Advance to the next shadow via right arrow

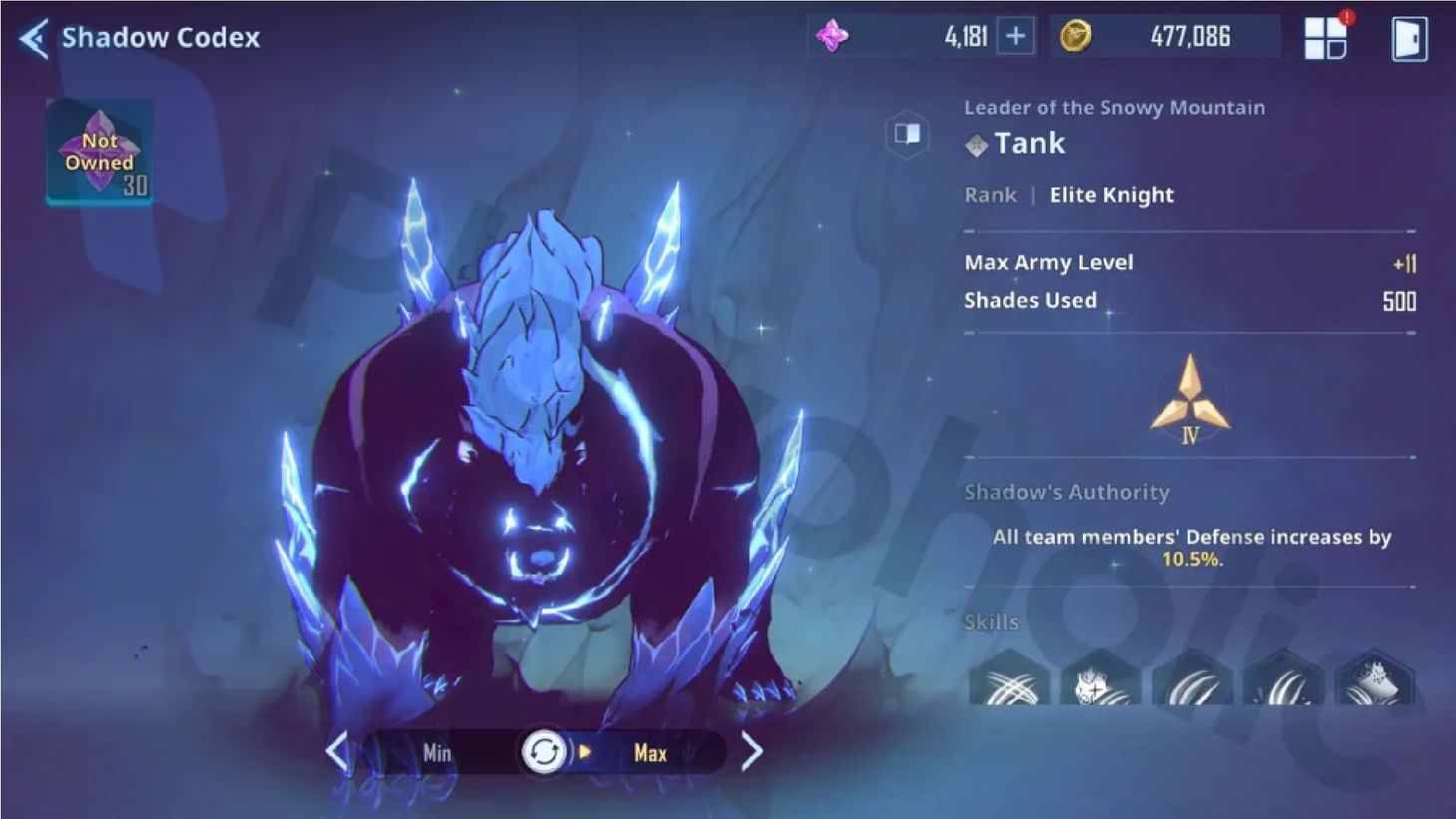[752, 751]
